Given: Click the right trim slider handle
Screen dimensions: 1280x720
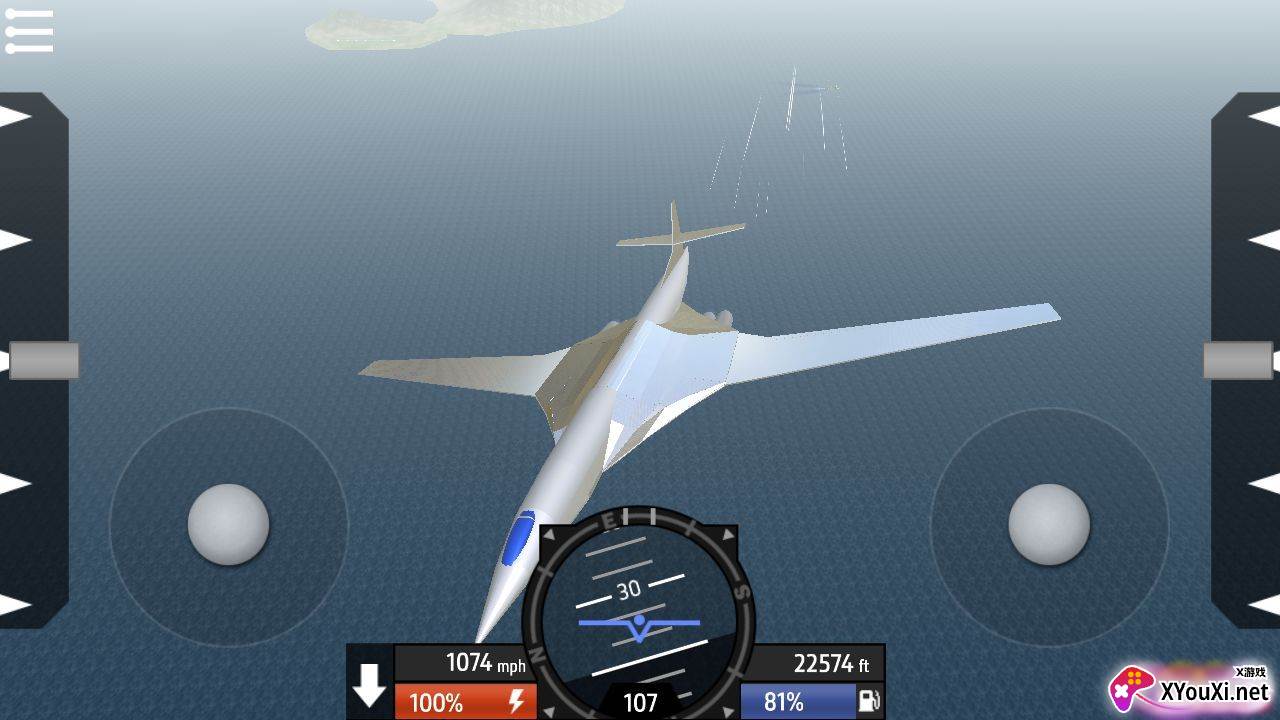Looking at the screenshot, I should [x=1237, y=360].
